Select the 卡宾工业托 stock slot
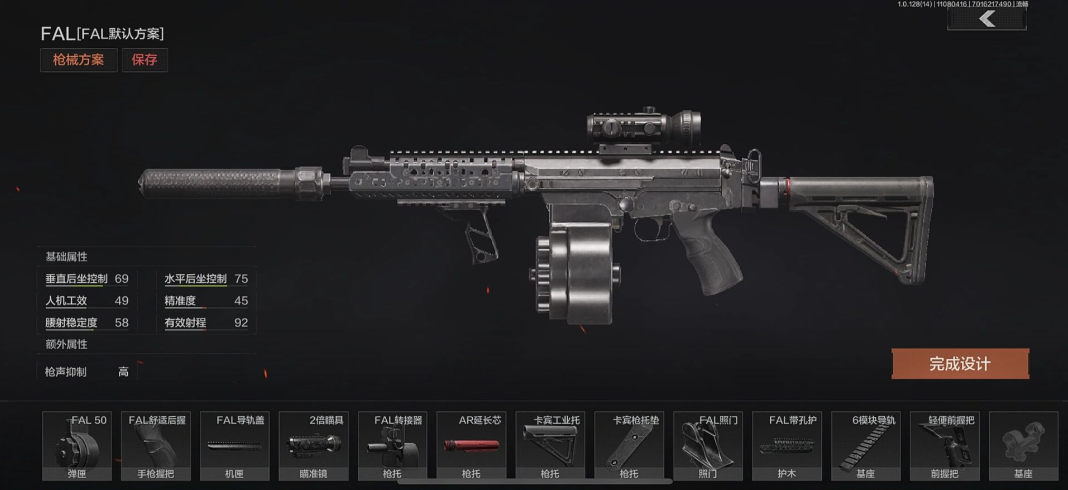 coord(550,446)
